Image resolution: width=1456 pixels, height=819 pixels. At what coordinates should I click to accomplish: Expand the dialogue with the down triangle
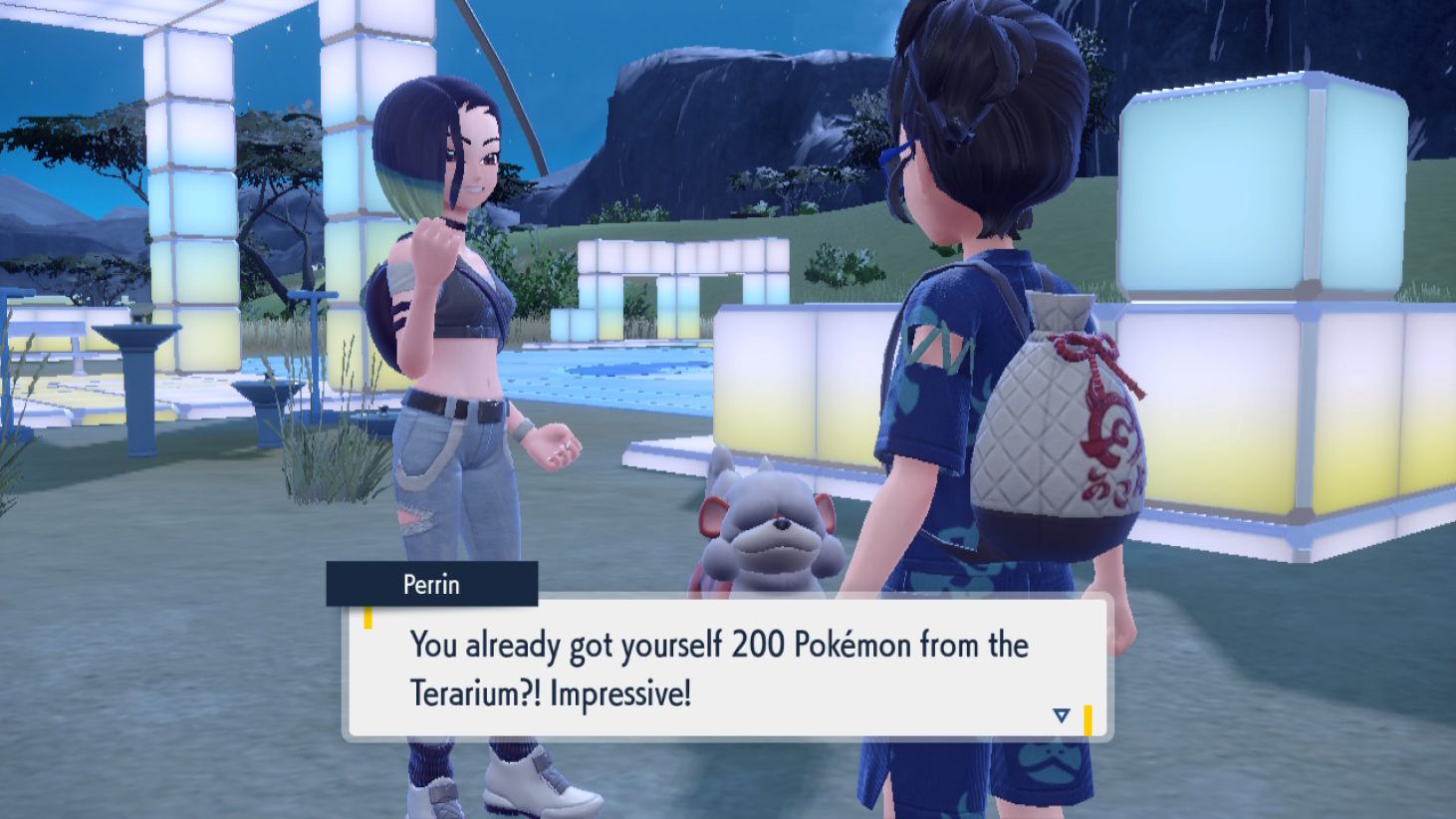(1063, 714)
